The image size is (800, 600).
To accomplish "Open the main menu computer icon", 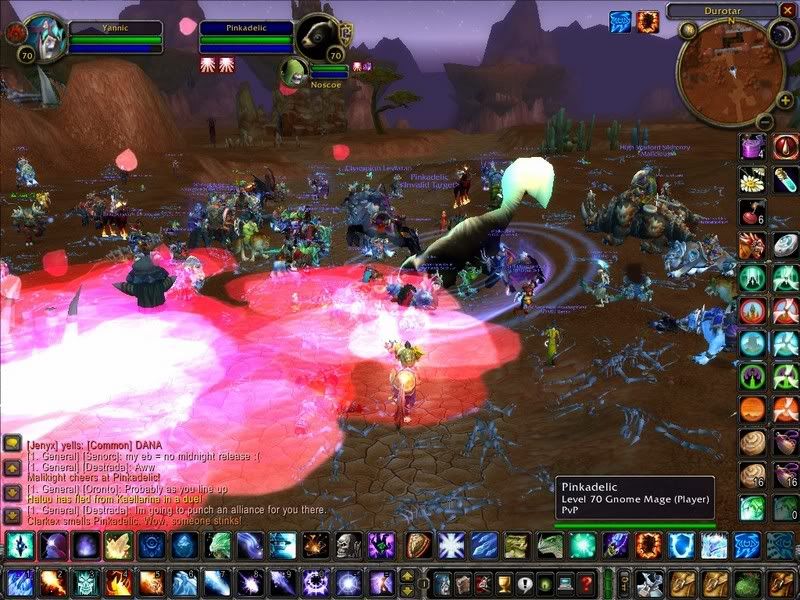I will pos(566,583).
